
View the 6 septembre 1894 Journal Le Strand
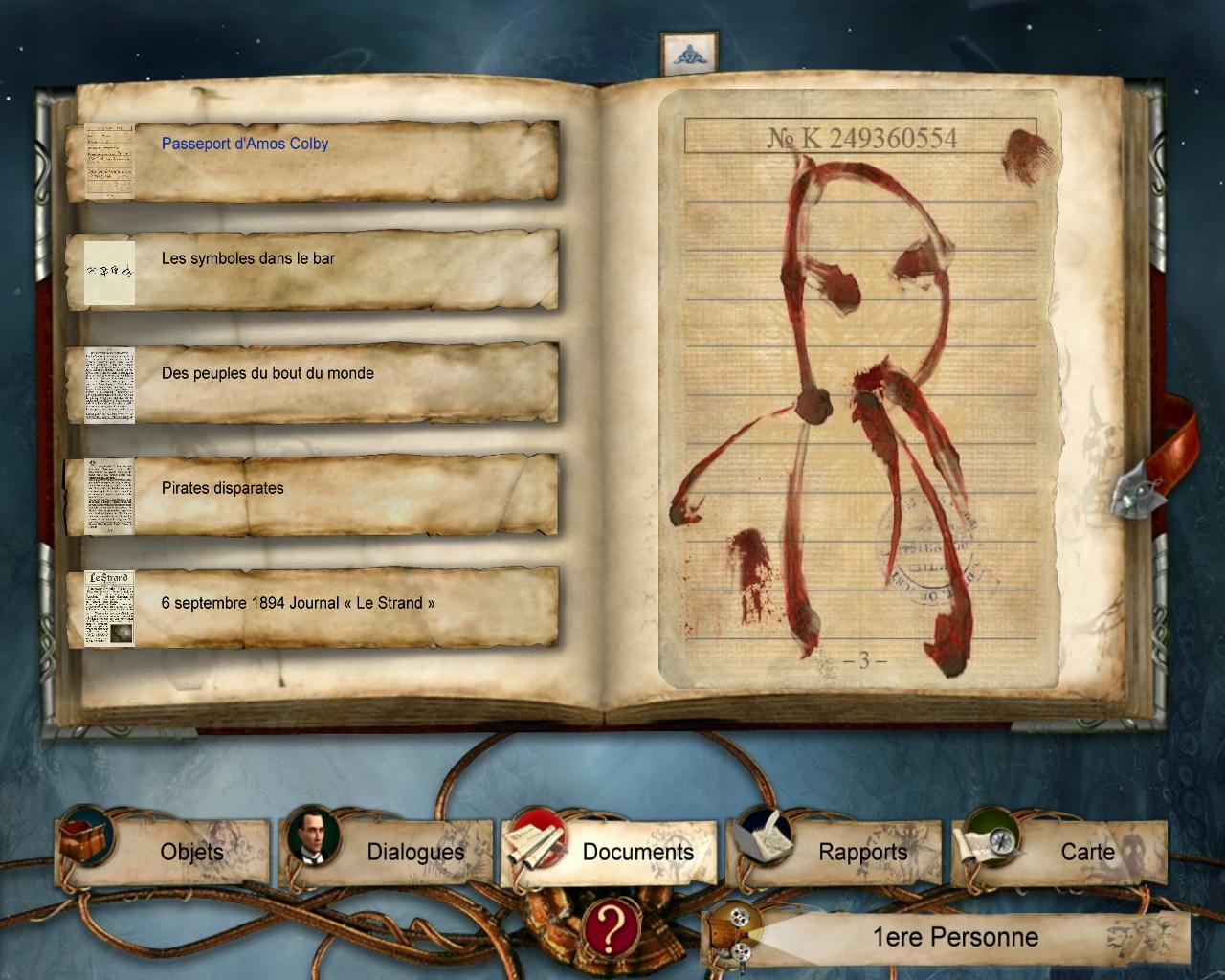[x=298, y=604]
